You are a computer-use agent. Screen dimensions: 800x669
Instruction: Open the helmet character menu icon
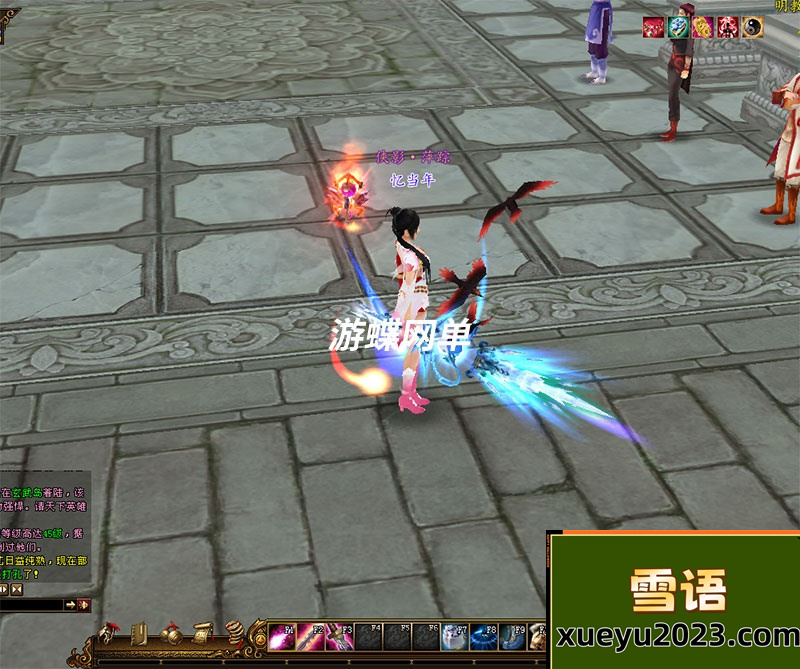(x=107, y=634)
